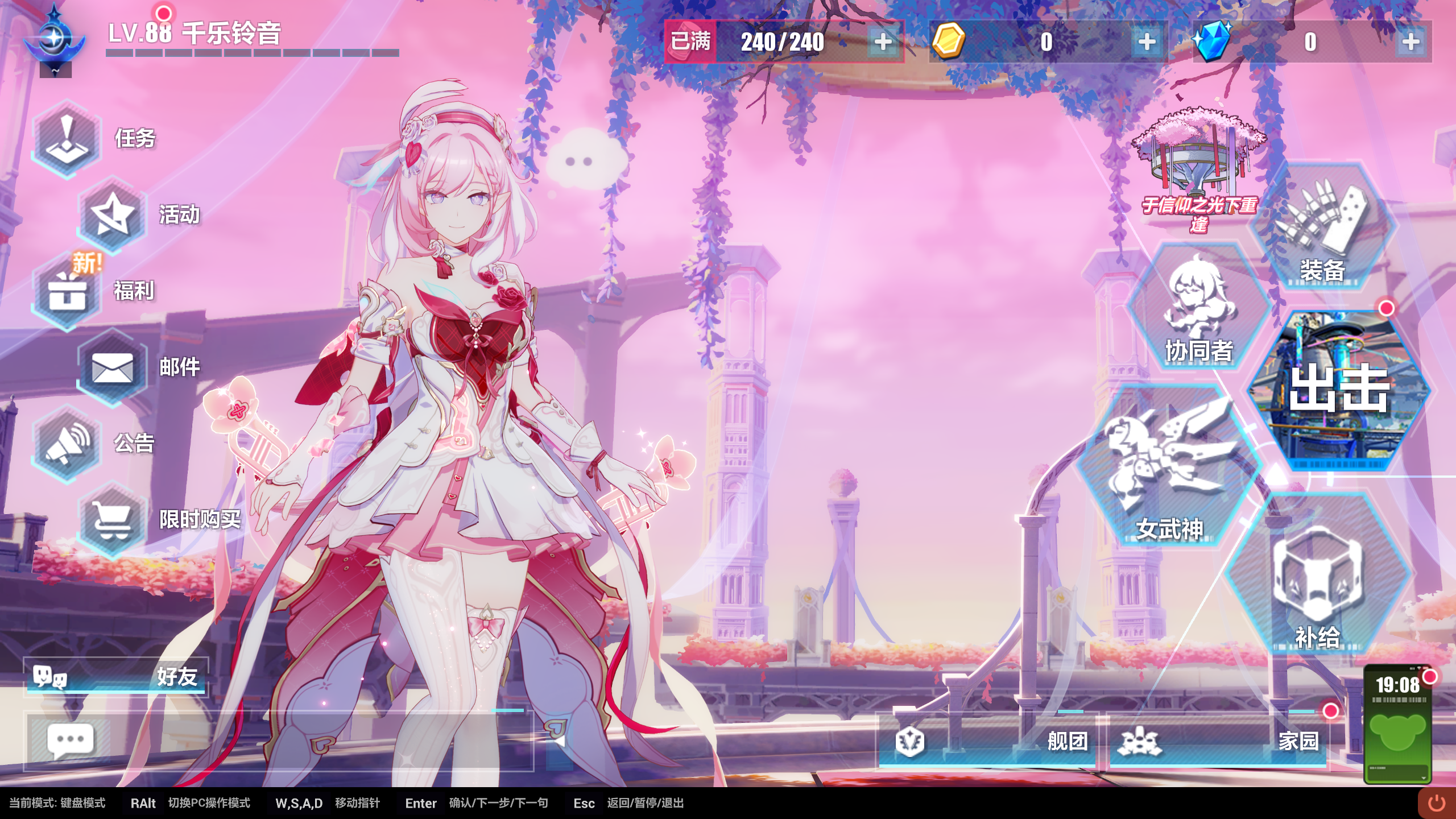This screenshot has height=819, width=1456.
Task: View the 公告 announcements
Action: [67, 444]
